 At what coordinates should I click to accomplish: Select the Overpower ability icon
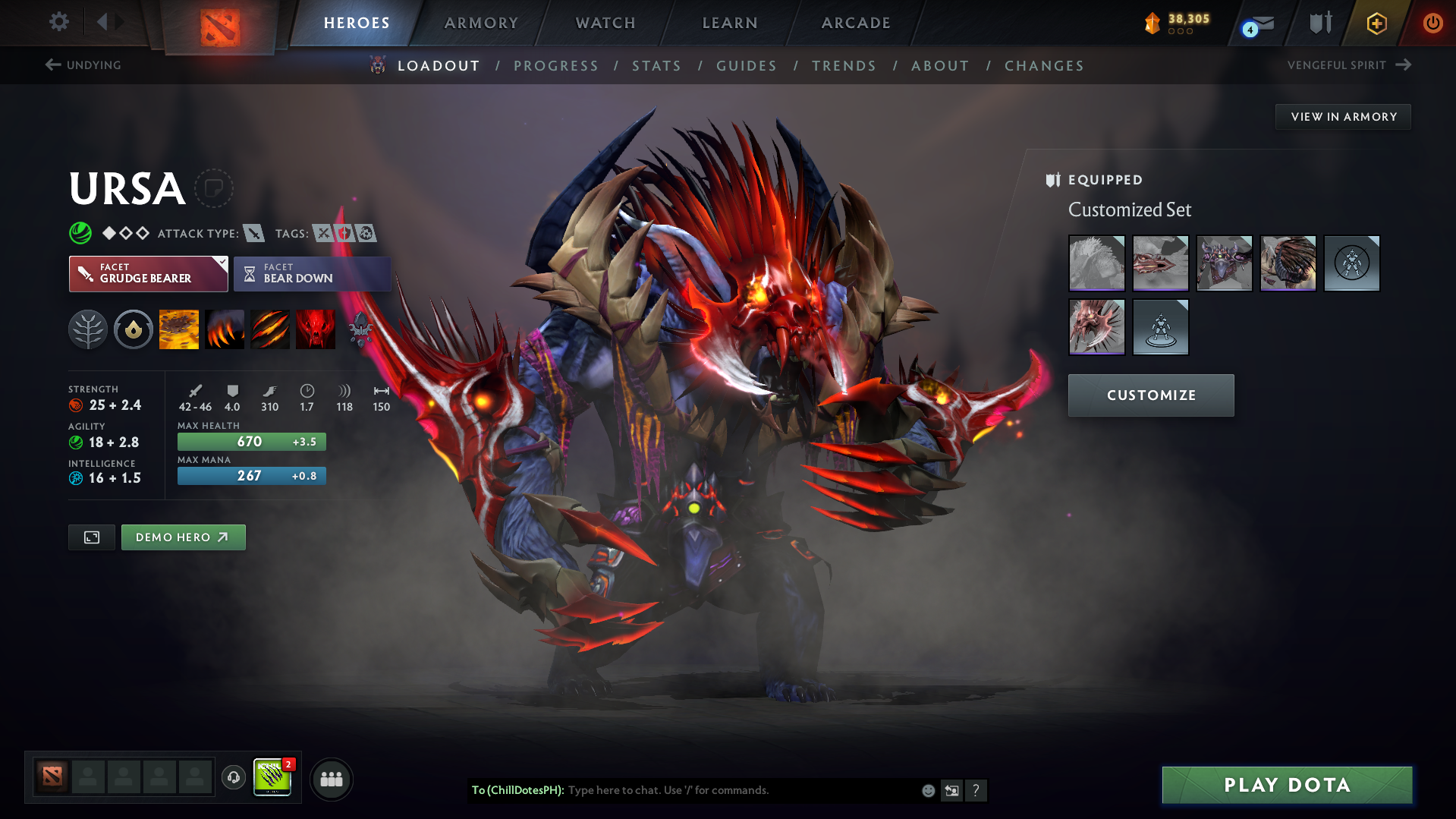225,329
